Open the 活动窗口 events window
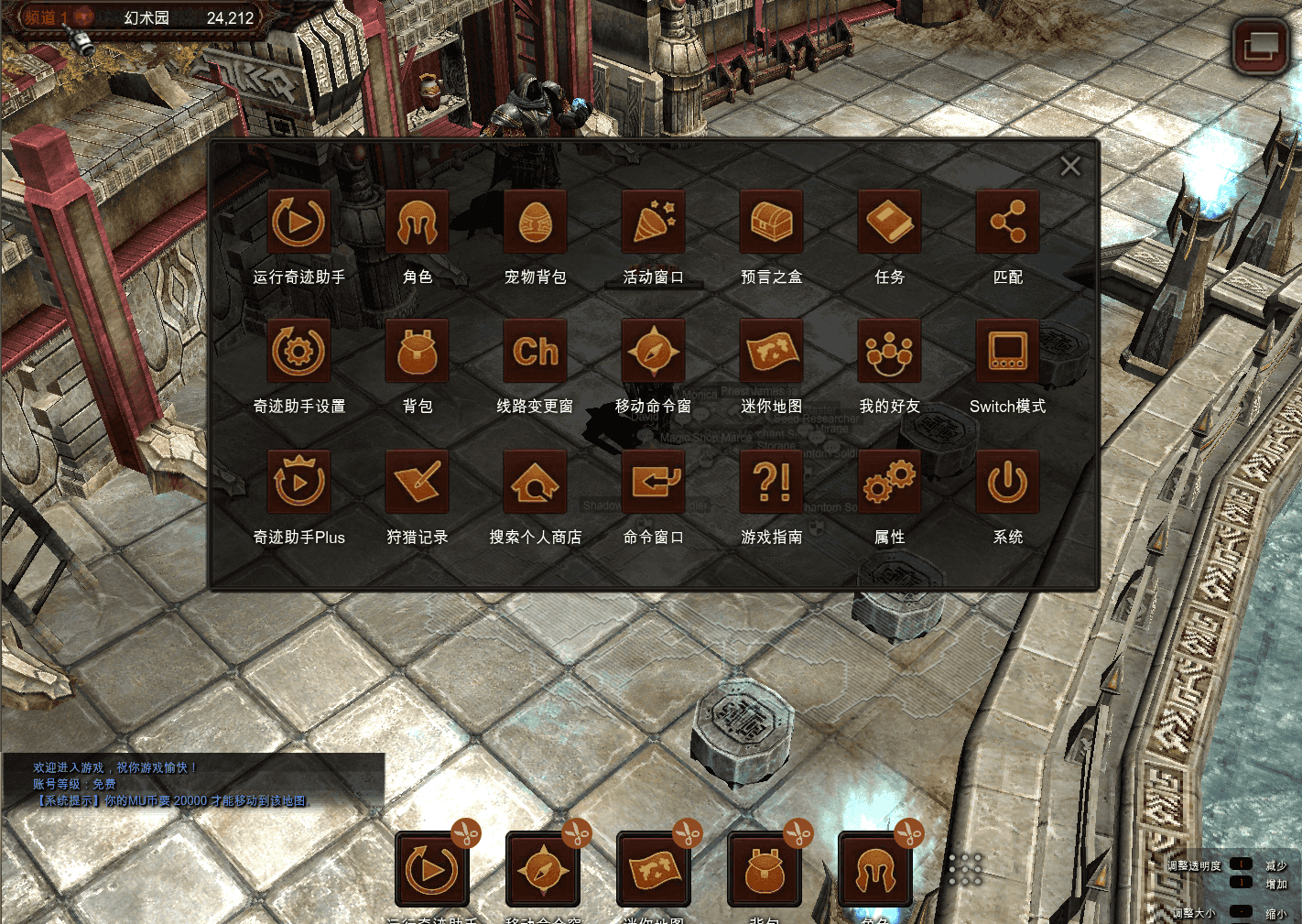Image resolution: width=1302 pixels, height=924 pixels. tap(653, 223)
